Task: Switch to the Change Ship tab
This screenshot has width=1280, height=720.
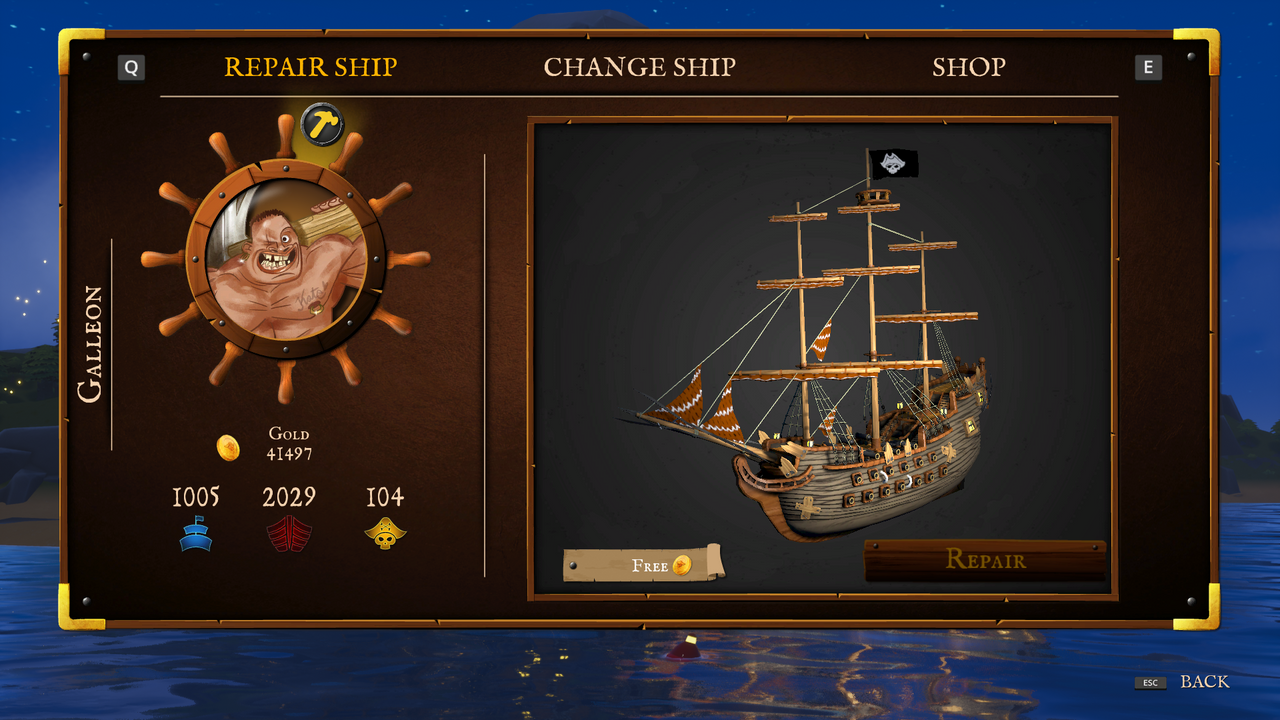Action: click(x=639, y=67)
